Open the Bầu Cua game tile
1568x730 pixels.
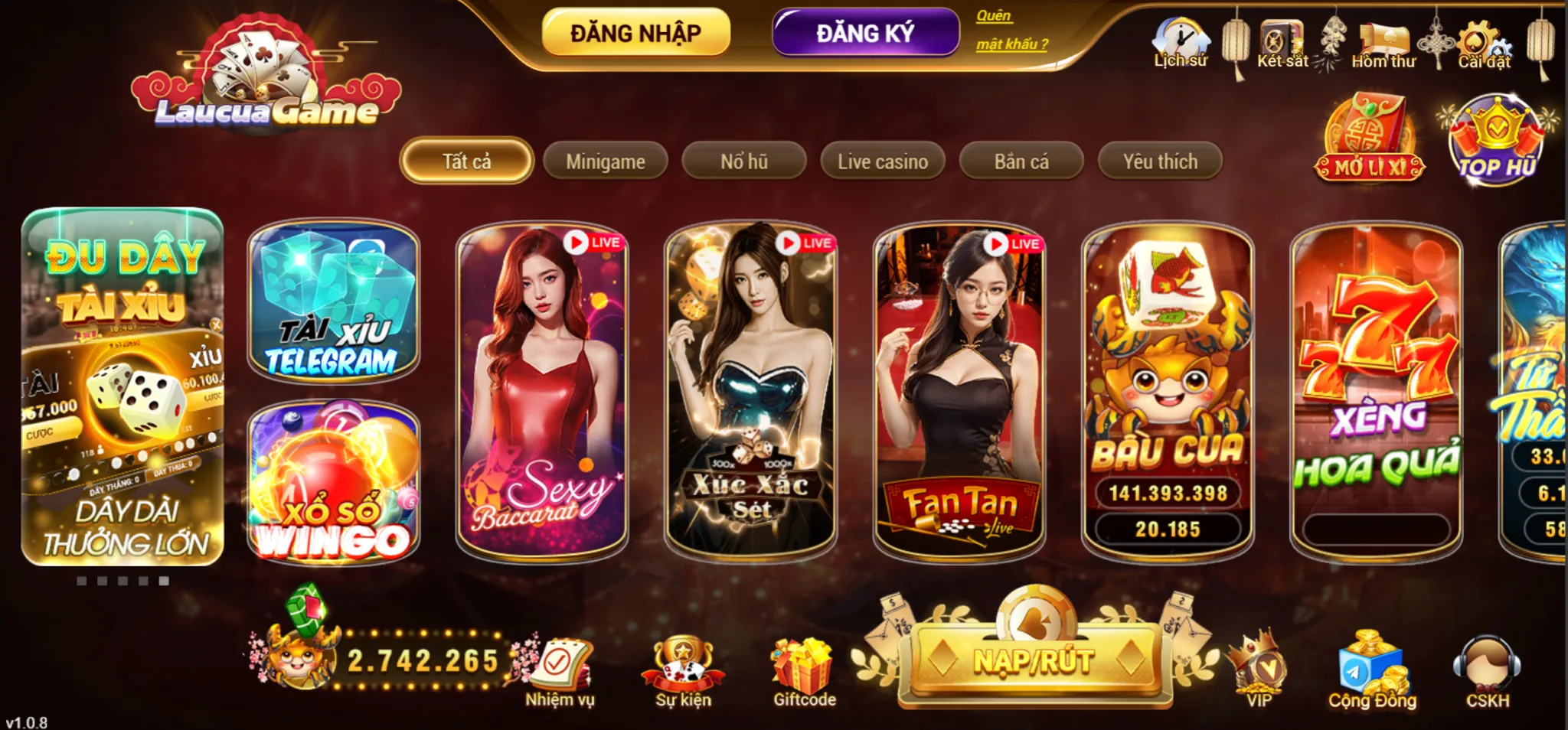point(1168,390)
